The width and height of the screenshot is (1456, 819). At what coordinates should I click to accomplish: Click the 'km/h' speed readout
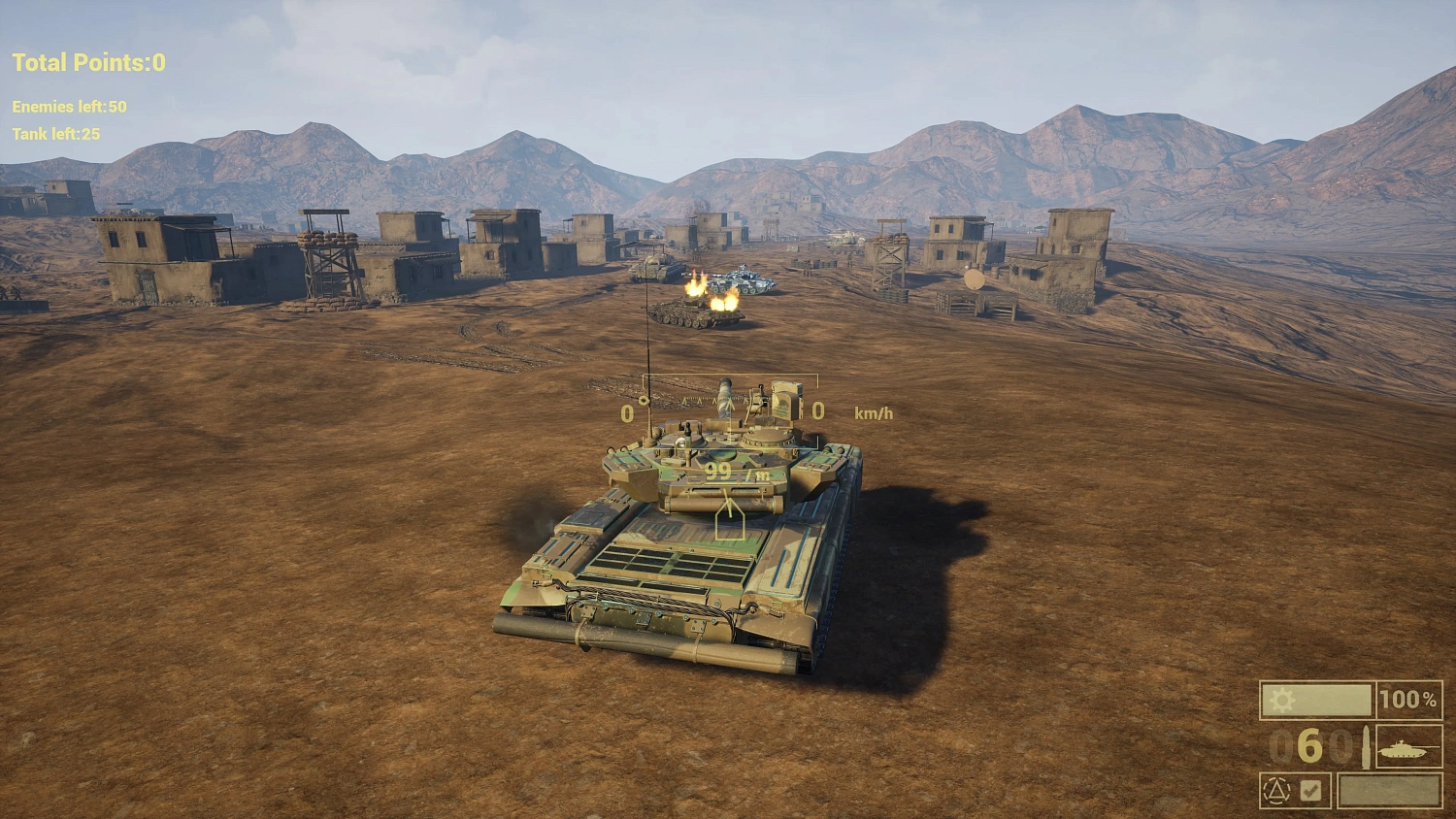(x=873, y=411)
